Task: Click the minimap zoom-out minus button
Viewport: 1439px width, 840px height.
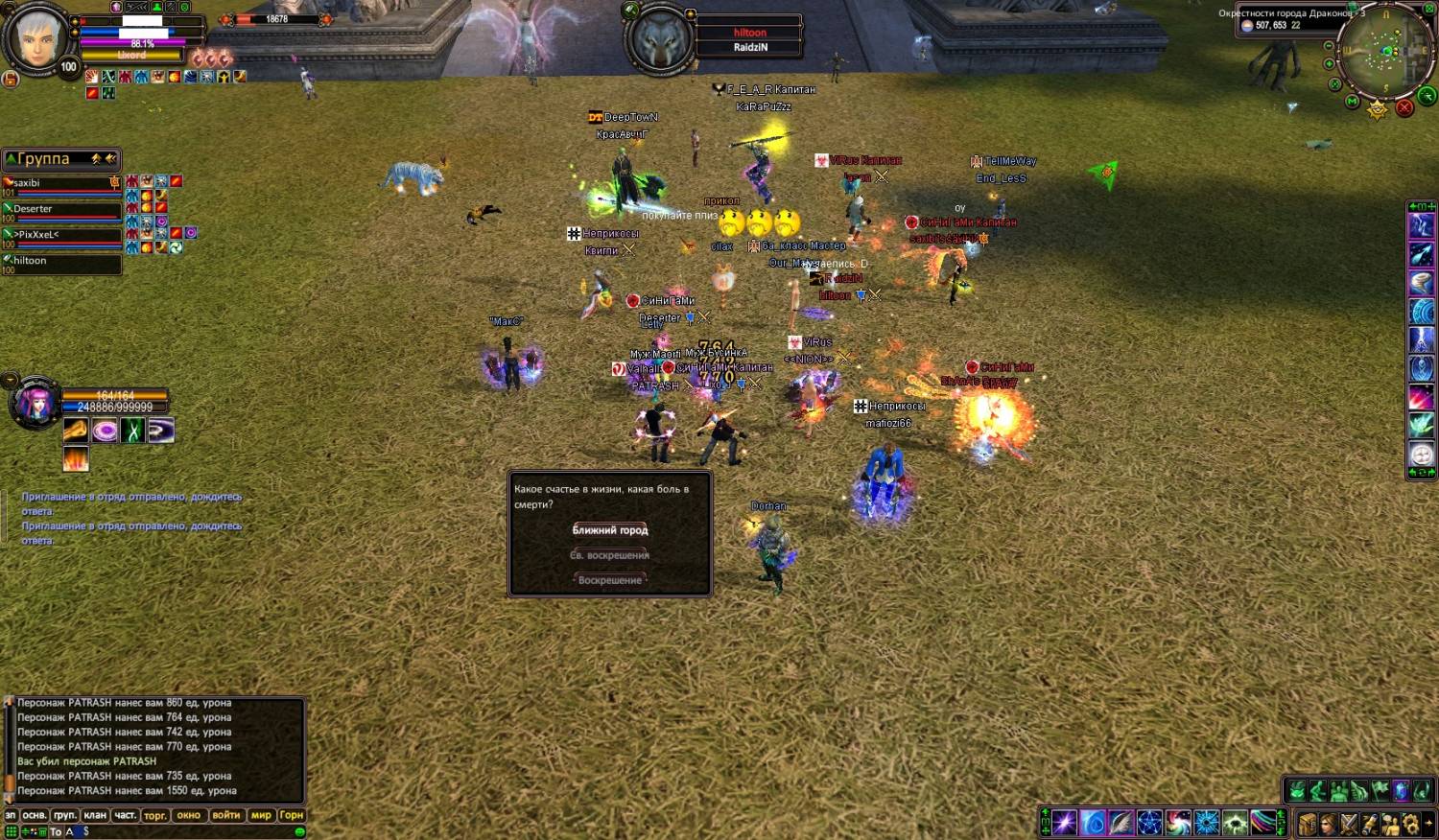Action: (x=1329, y=46)
